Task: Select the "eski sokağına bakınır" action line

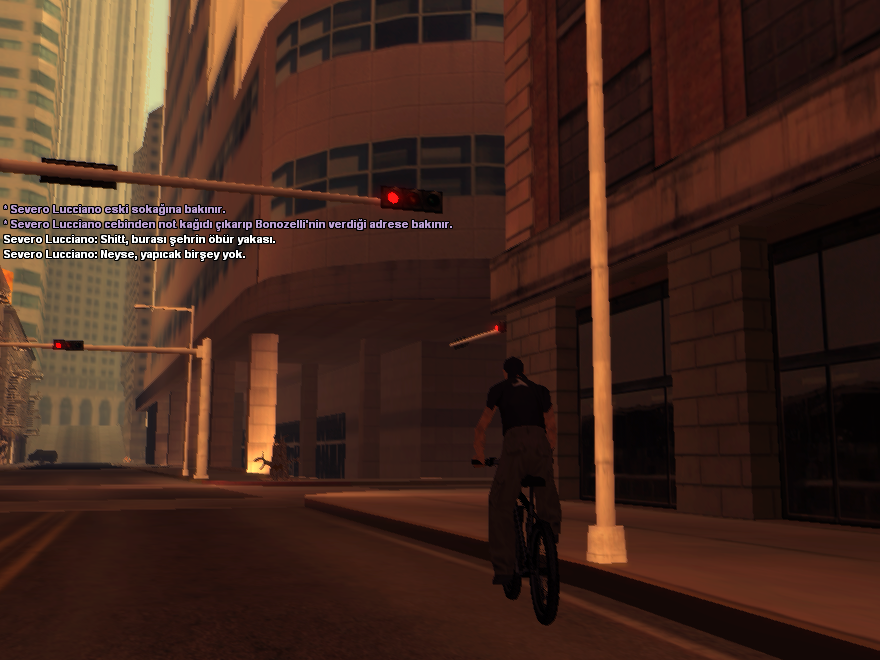Action: pyautogui.click(x=114, y=210)
